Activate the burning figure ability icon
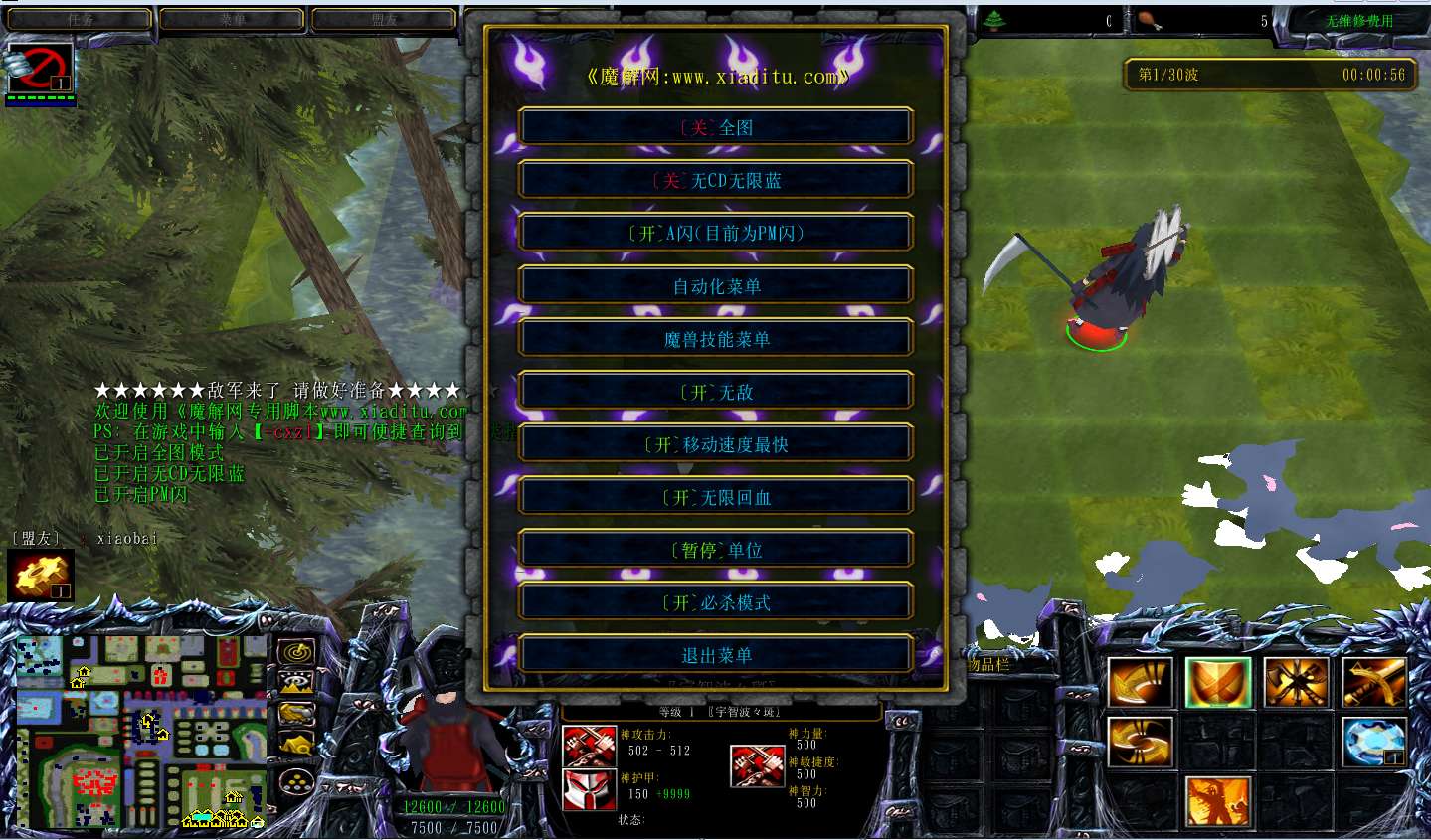The image size is (1431, 840). (x=1217, y=802)
